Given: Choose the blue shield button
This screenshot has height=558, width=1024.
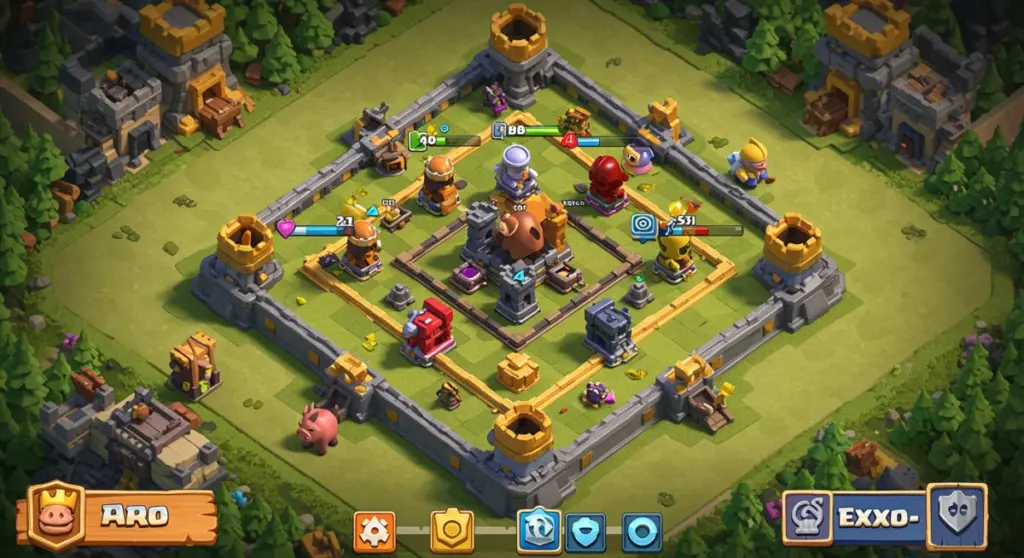Looking at the screenshot, I should (x=585, y=531).
